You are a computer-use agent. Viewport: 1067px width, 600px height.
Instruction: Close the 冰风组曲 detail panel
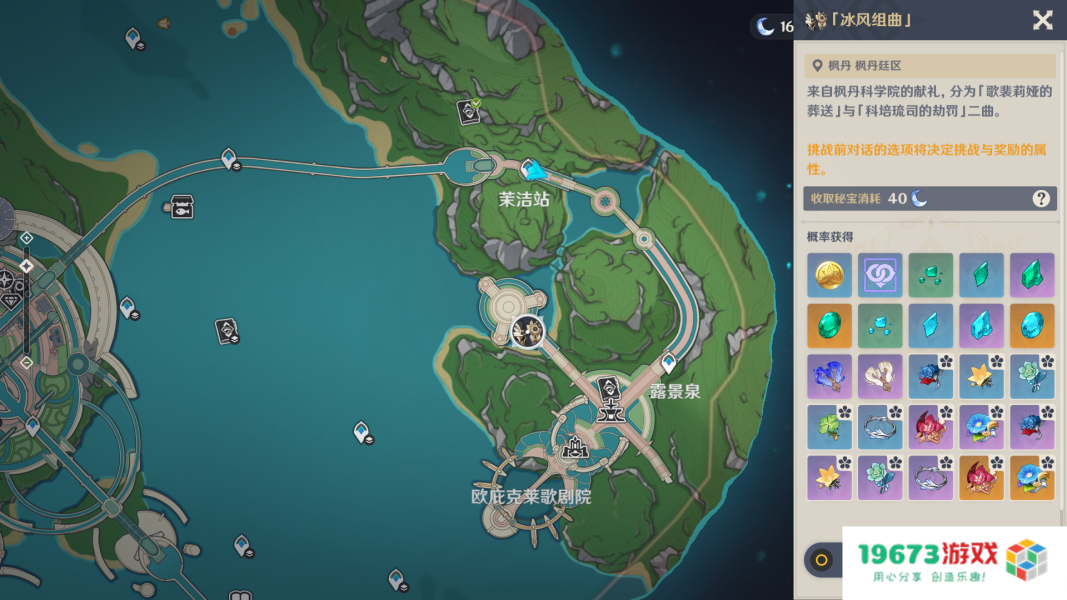coord(1042,20)
